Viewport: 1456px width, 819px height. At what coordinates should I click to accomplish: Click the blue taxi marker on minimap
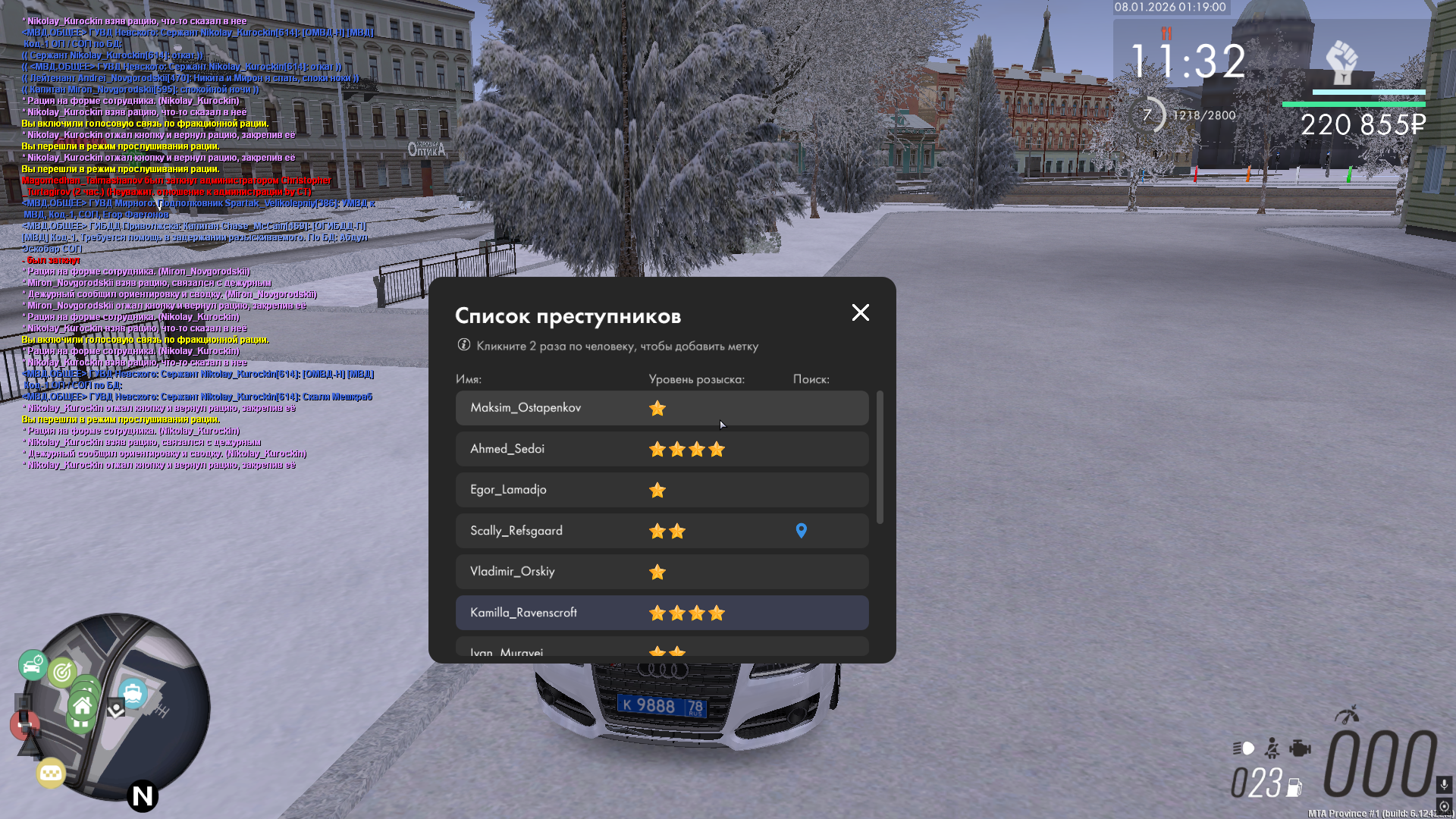point(133,692)
